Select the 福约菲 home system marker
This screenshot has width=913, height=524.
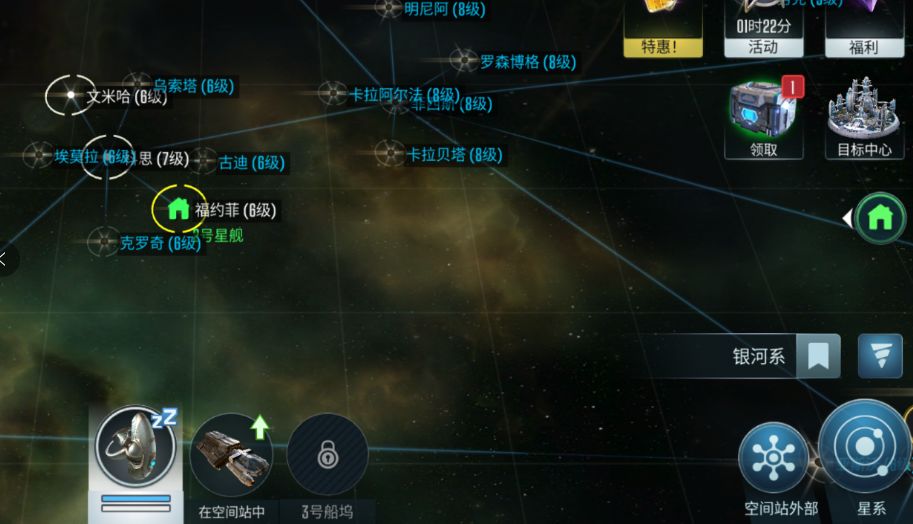tap(179, 209)
